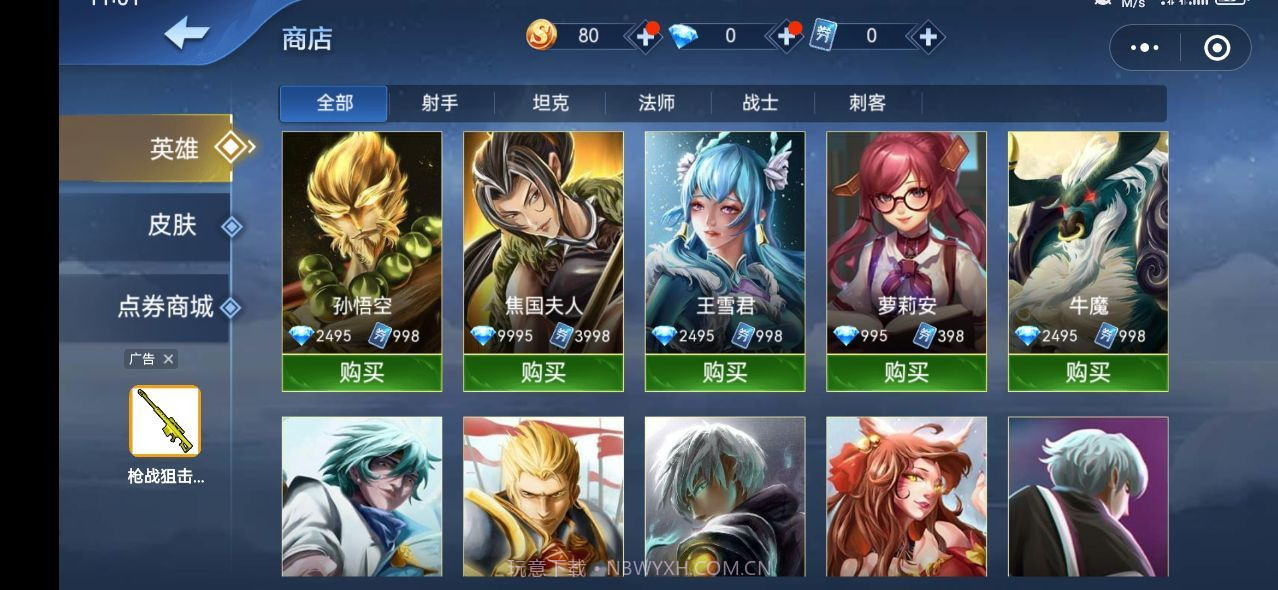Viewport: 1278px width, 590px height.
Task: Add diamonds using the plus button
Action: [x=787, y=37]
